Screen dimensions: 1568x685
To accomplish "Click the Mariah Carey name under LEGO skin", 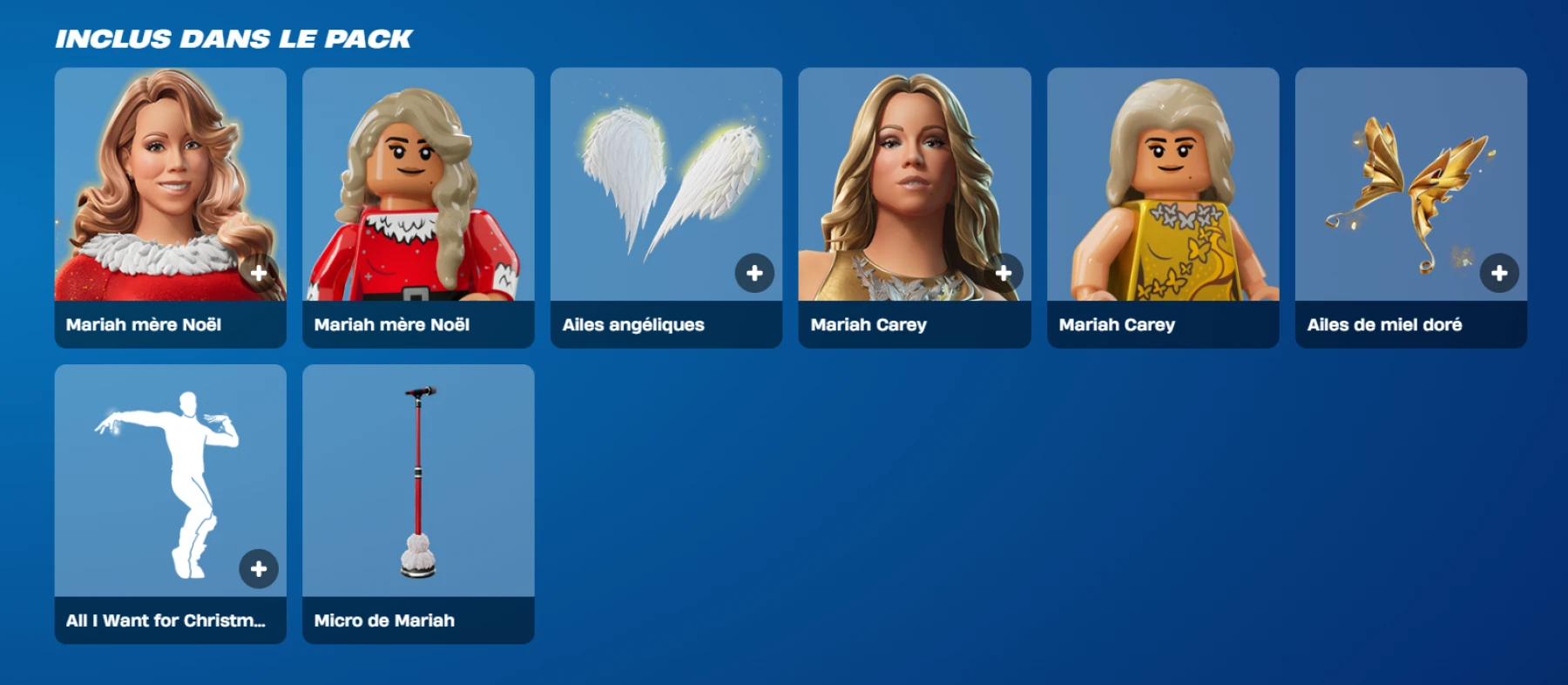I will pos(1116,324).
